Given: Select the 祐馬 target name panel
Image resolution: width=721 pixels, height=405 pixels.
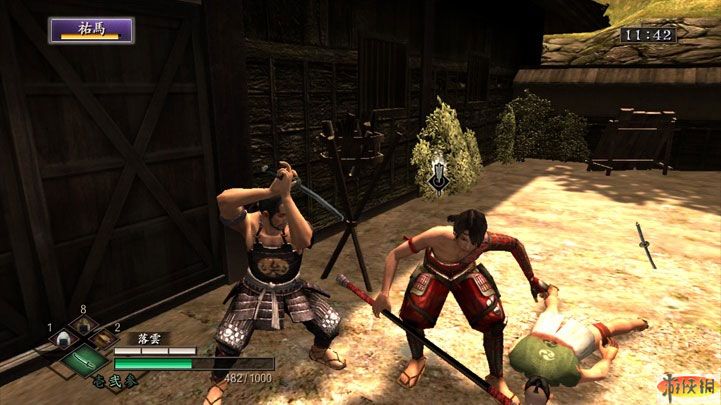Looking at the screenshot, I should [x=91, y=29].
